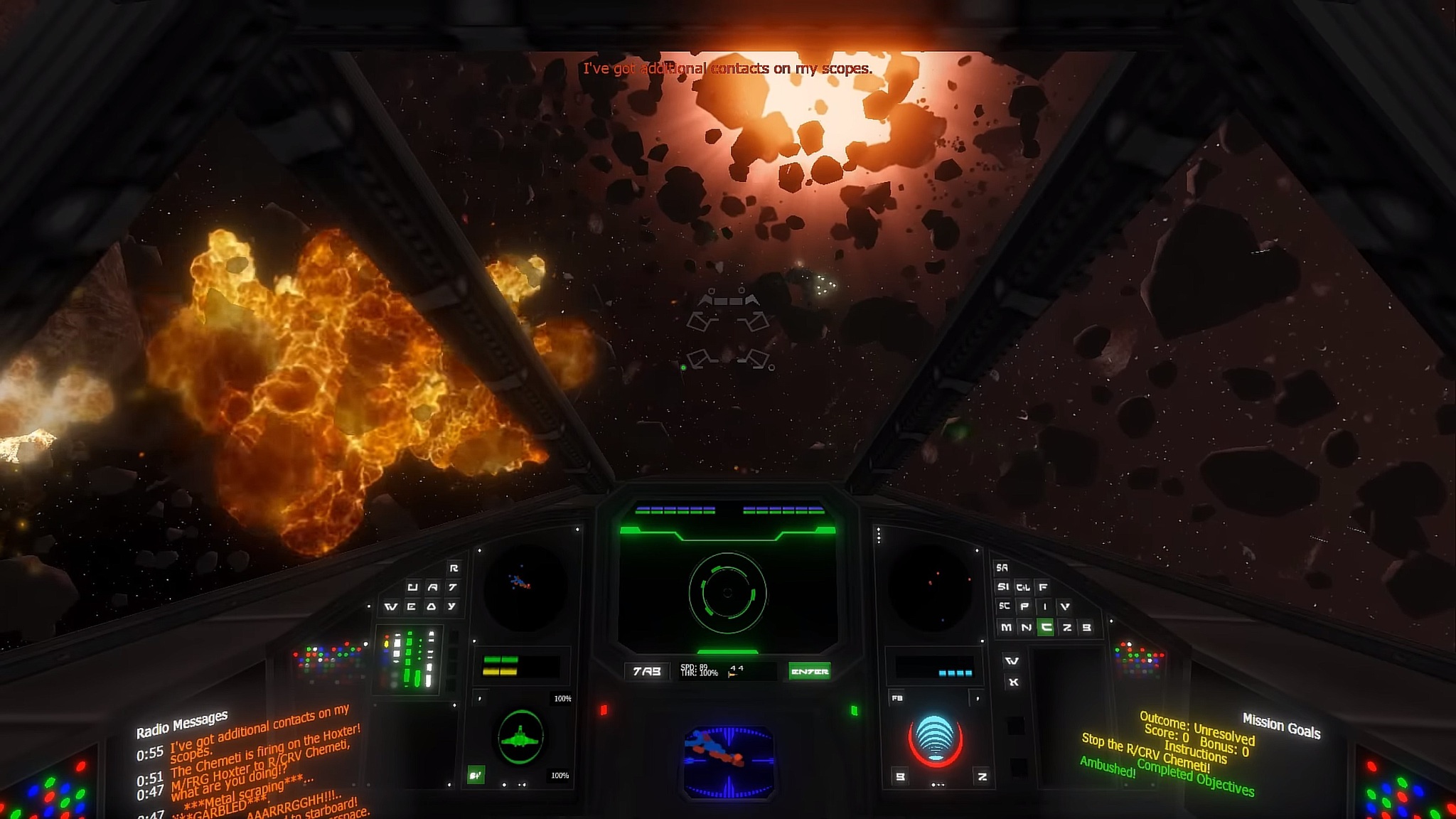Image resolution: width=1456 pixels, height=819 pixels.
Task: Select the right radar scope with red contacts
Action: tap(931, 587)
